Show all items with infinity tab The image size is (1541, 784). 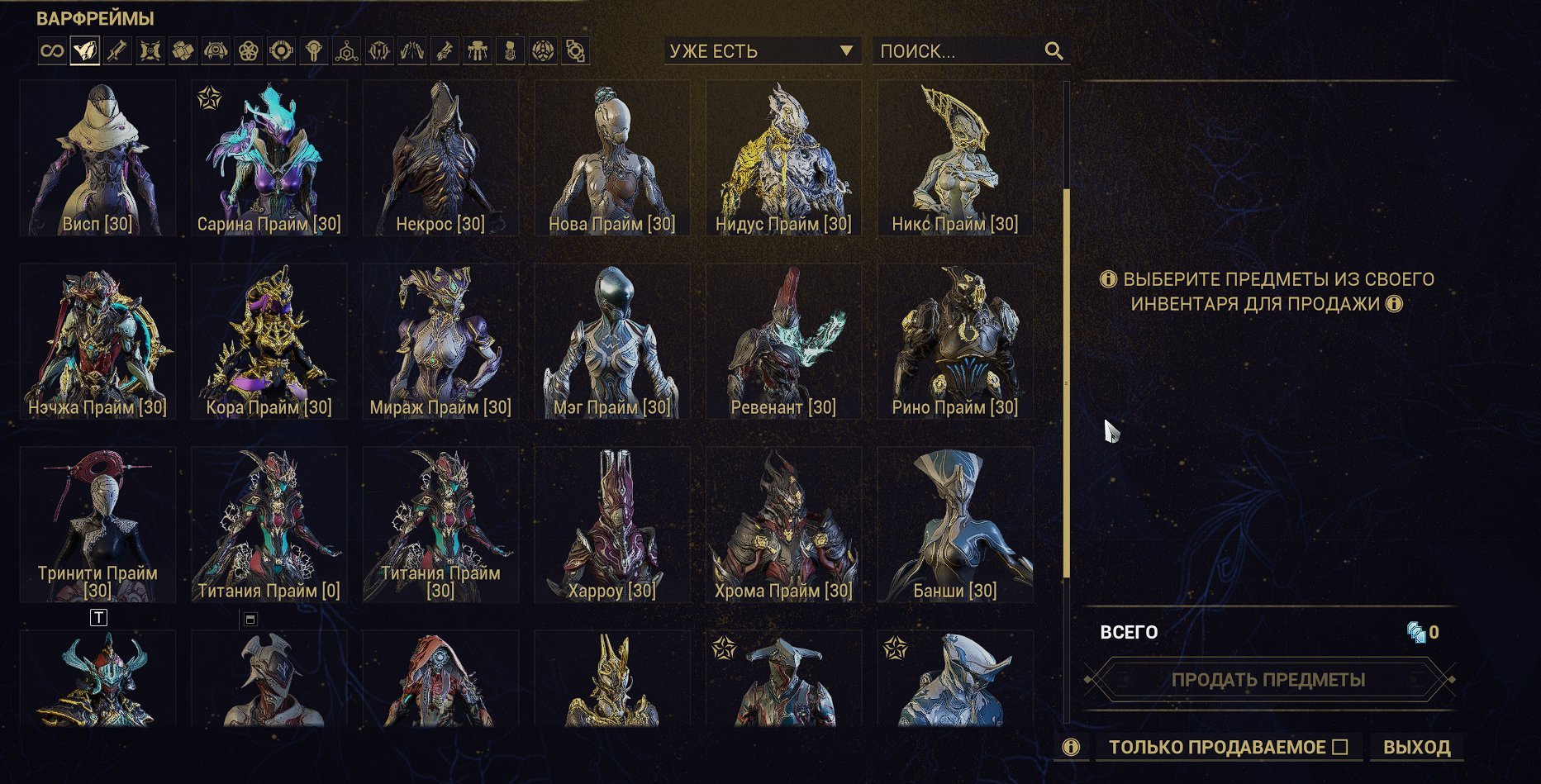pos(52,51)
